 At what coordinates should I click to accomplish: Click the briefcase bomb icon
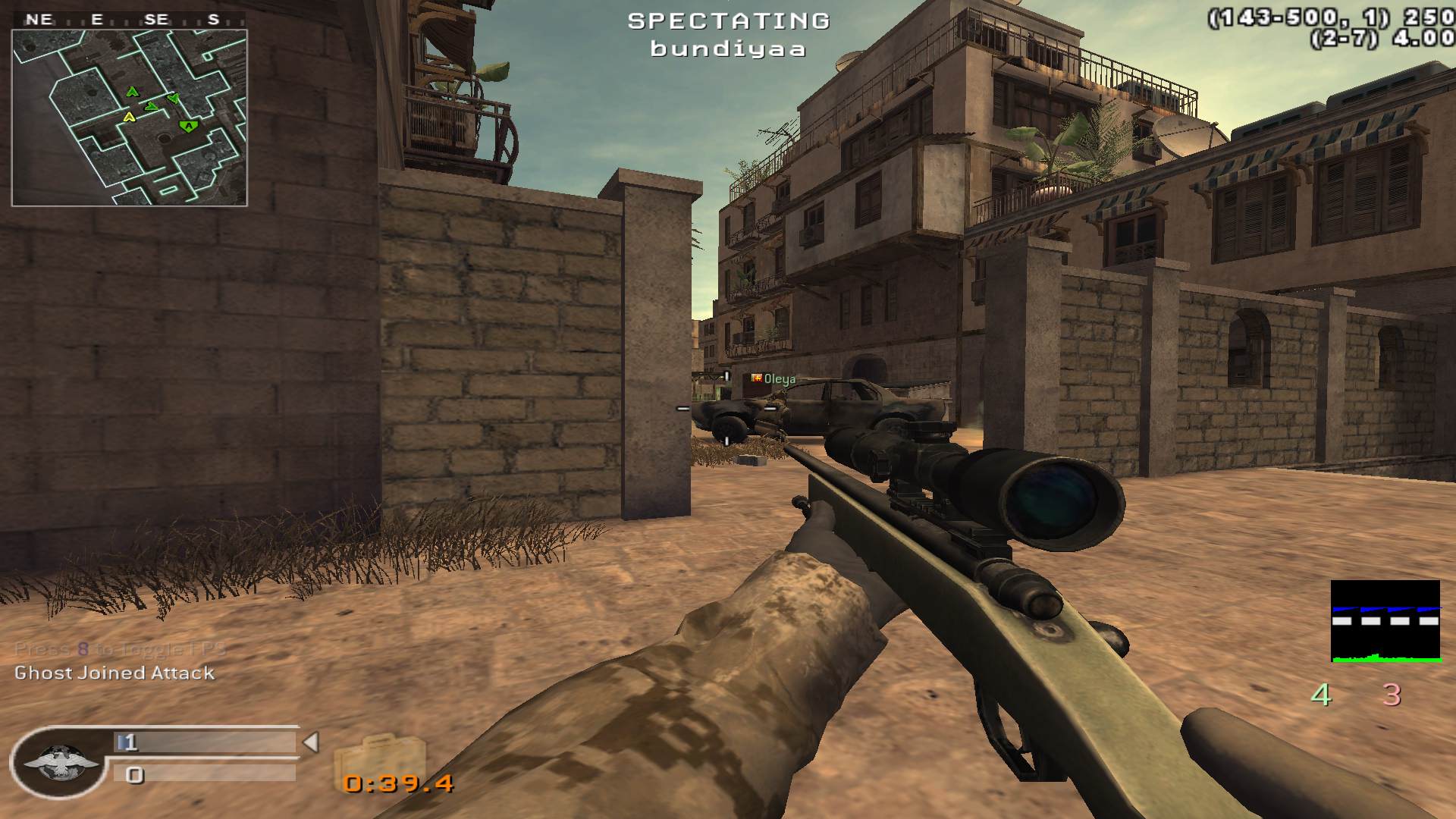click(x=379, y=758)
